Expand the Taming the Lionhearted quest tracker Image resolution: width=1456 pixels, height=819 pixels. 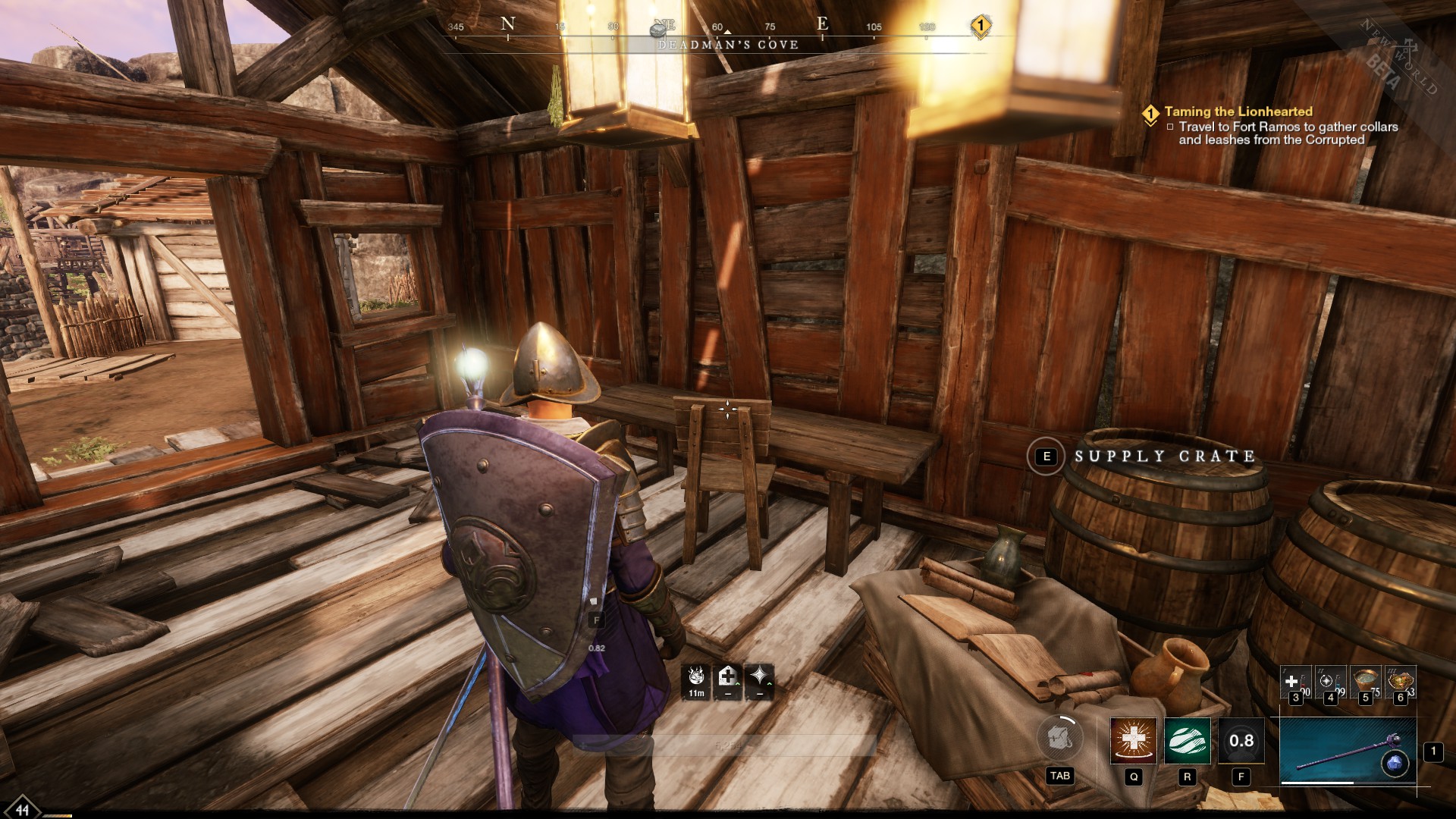click(1238, 111)
